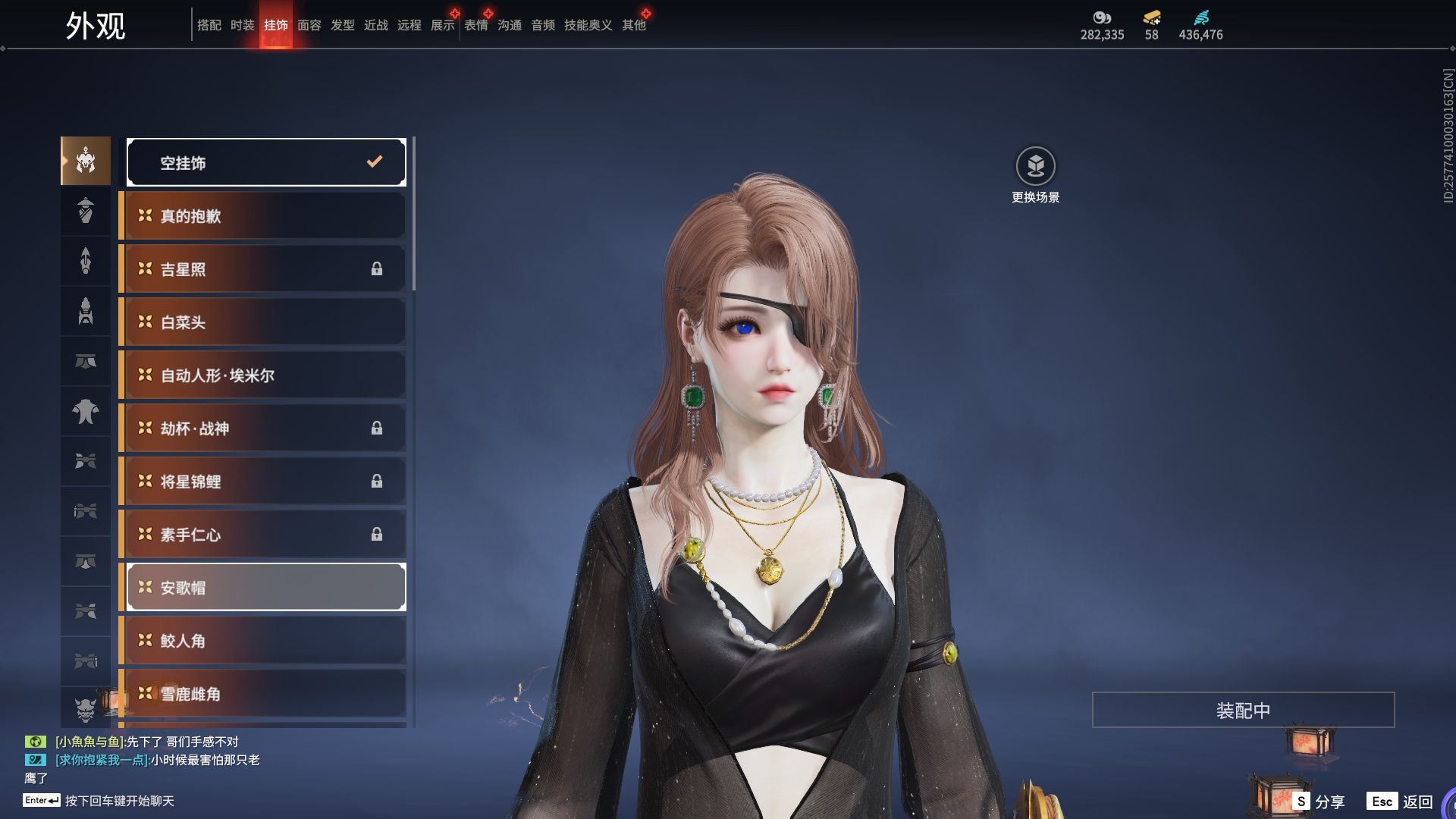Click 返回 to go back

click(x=1401, y=801)
